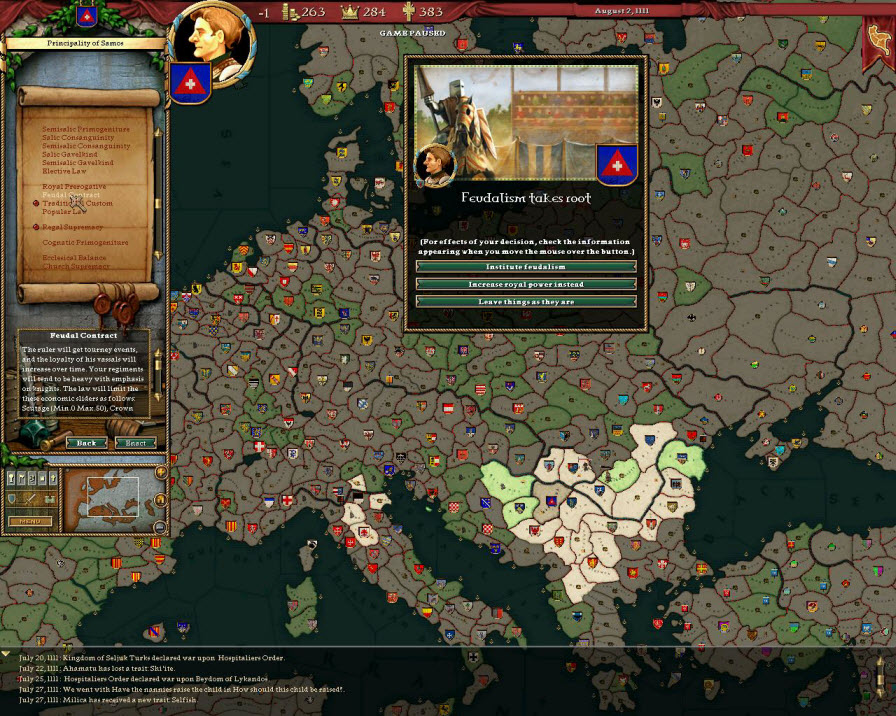
Task: Select Church Supremacy law
Action: [x=75, y=267]
